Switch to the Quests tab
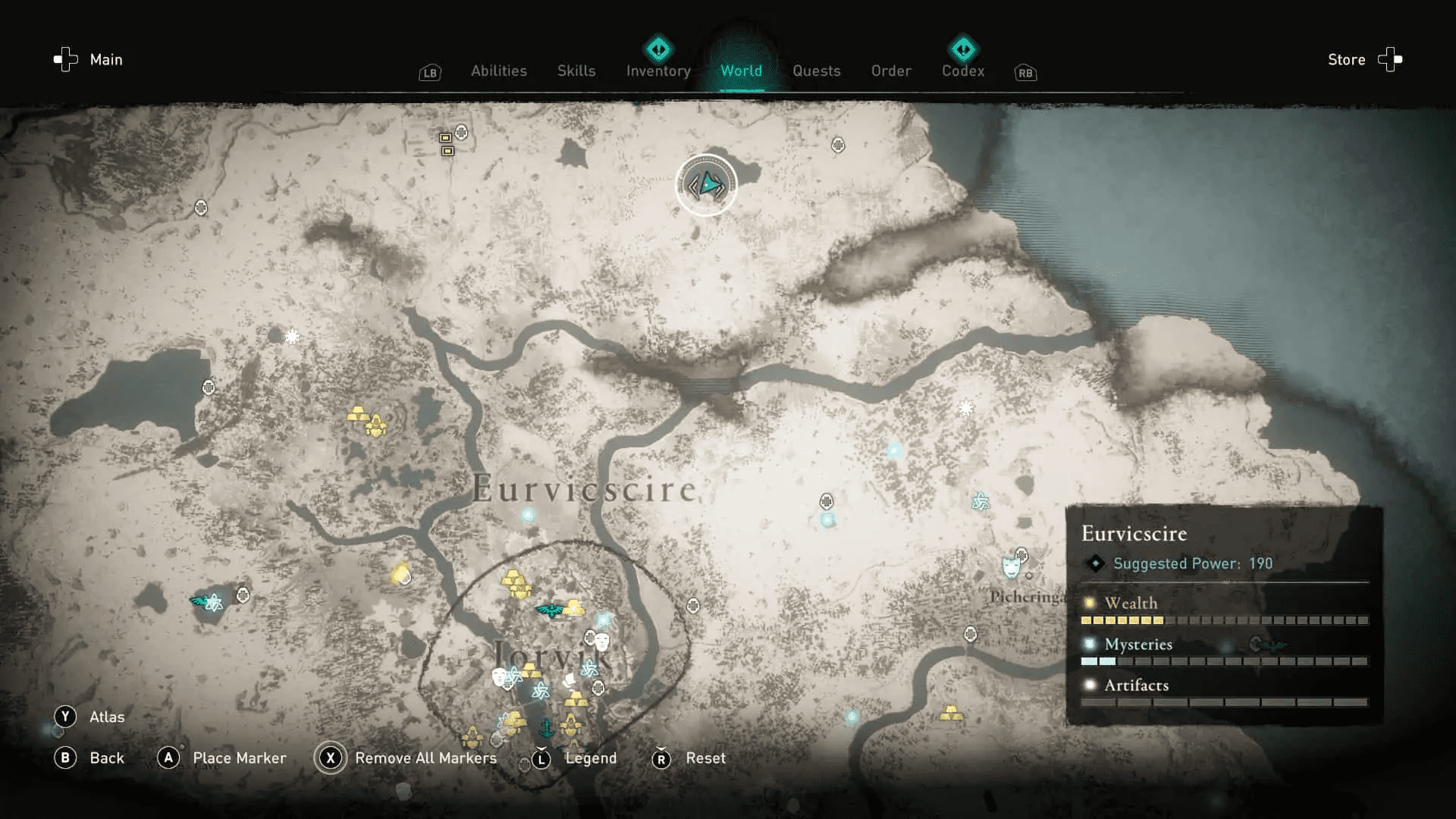Image resolution: width=1456 pixels, height=819 pixels. pos(816,71)
